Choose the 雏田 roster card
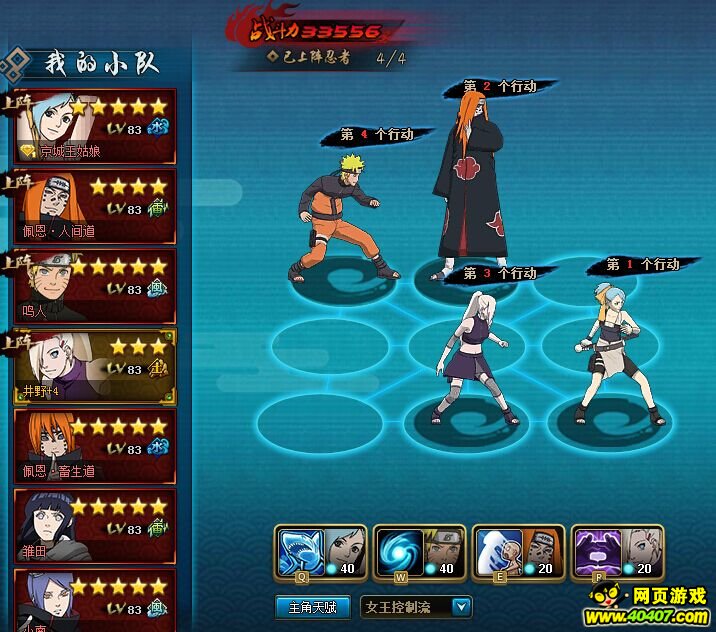 pyautogui.click(x=95, y=527)
